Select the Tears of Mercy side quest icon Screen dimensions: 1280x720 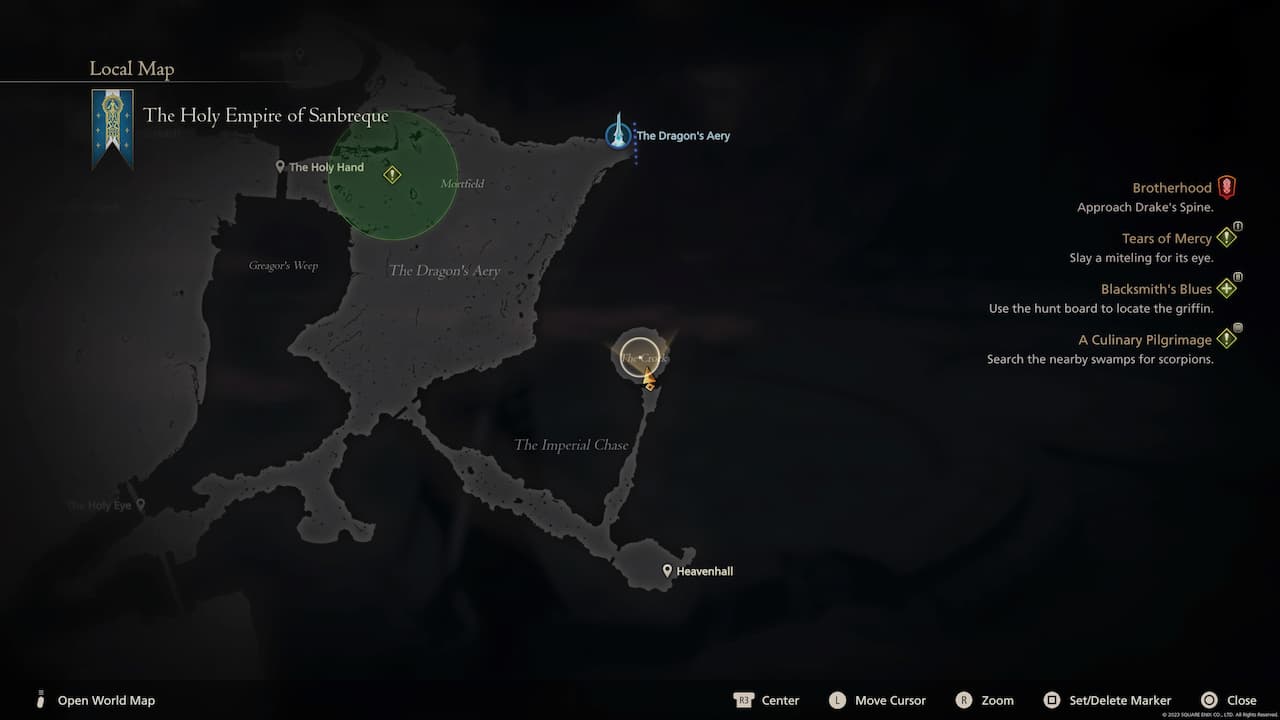click(x=1228, y=237)
